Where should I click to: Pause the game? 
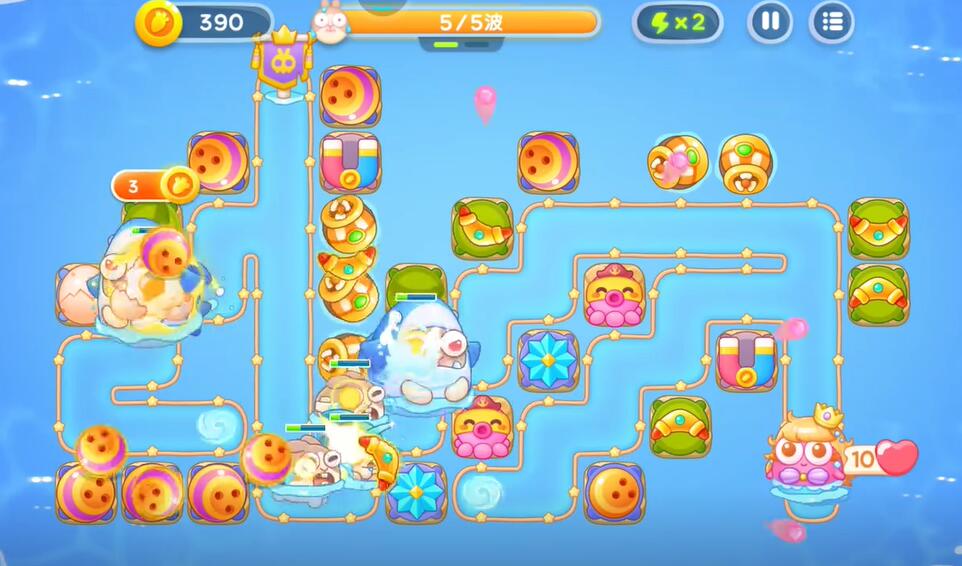(x=770, y=22)
